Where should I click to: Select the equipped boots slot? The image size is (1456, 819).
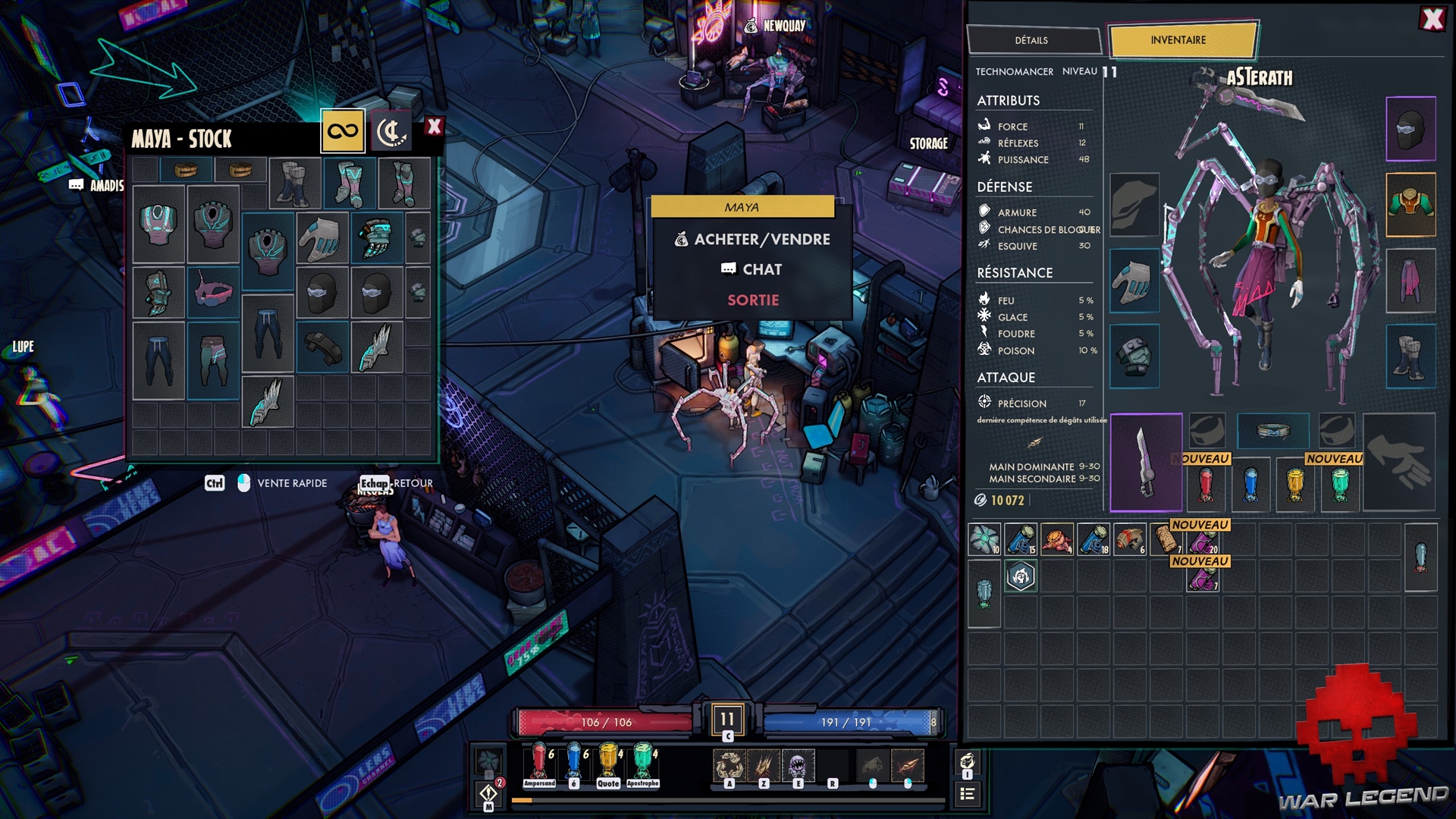[x=1410, y=356]
